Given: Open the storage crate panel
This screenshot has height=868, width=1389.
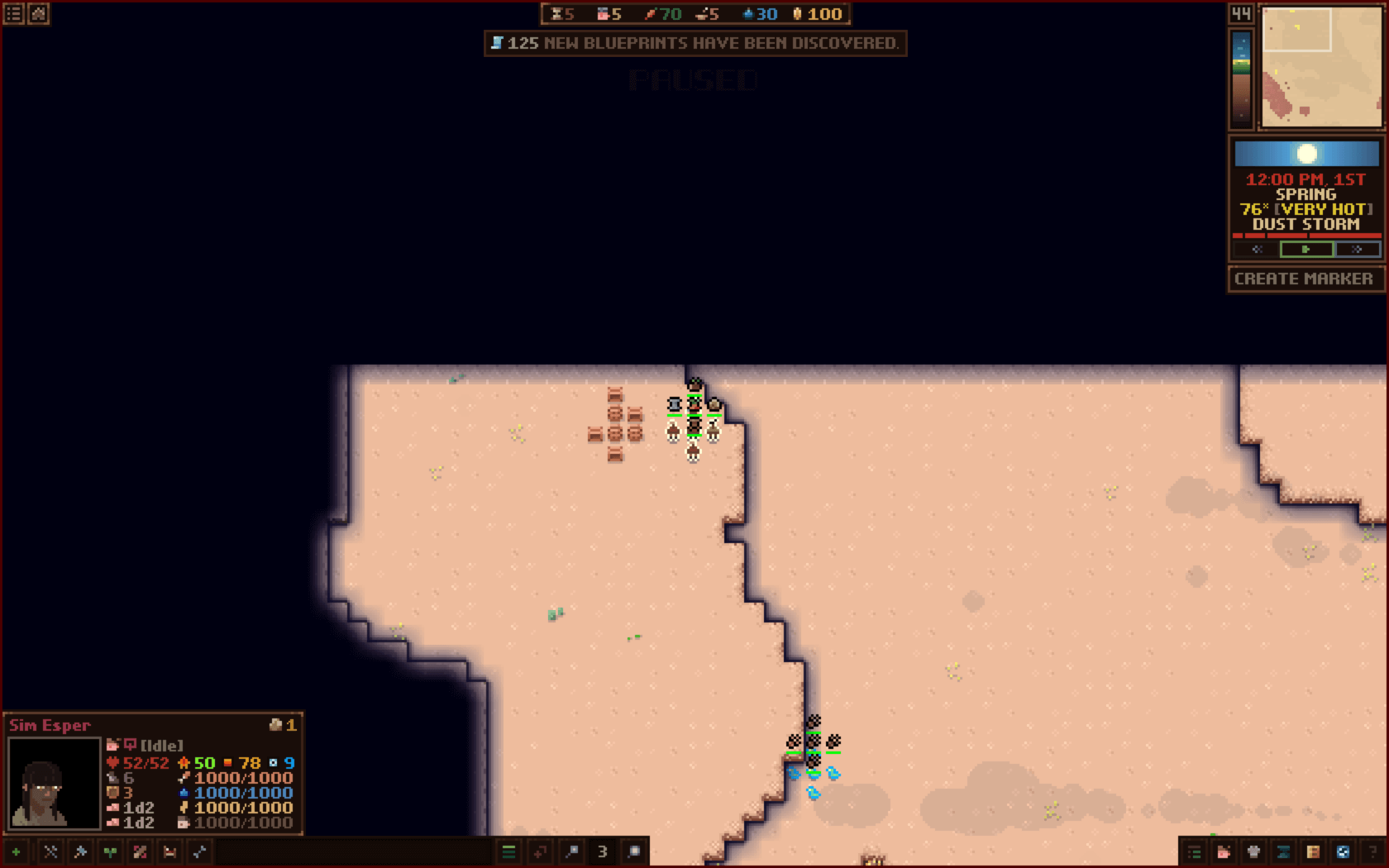Looking at the screenshot, I should pos(1314,851).
